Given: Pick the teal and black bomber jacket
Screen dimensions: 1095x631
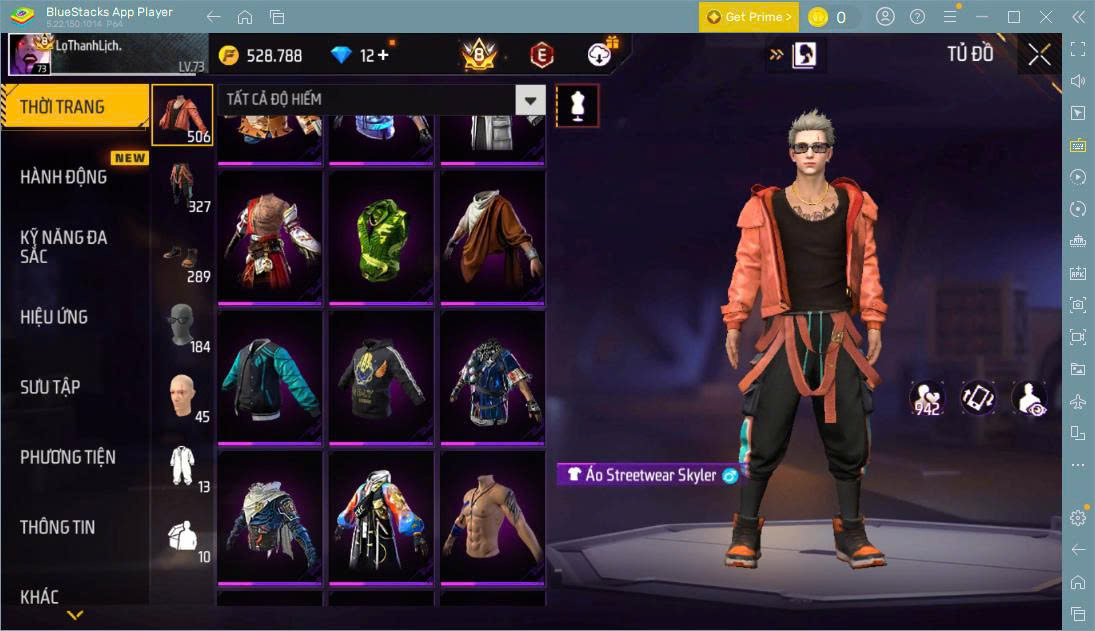Looking at the screenshot, I should (x=270, y=378).
